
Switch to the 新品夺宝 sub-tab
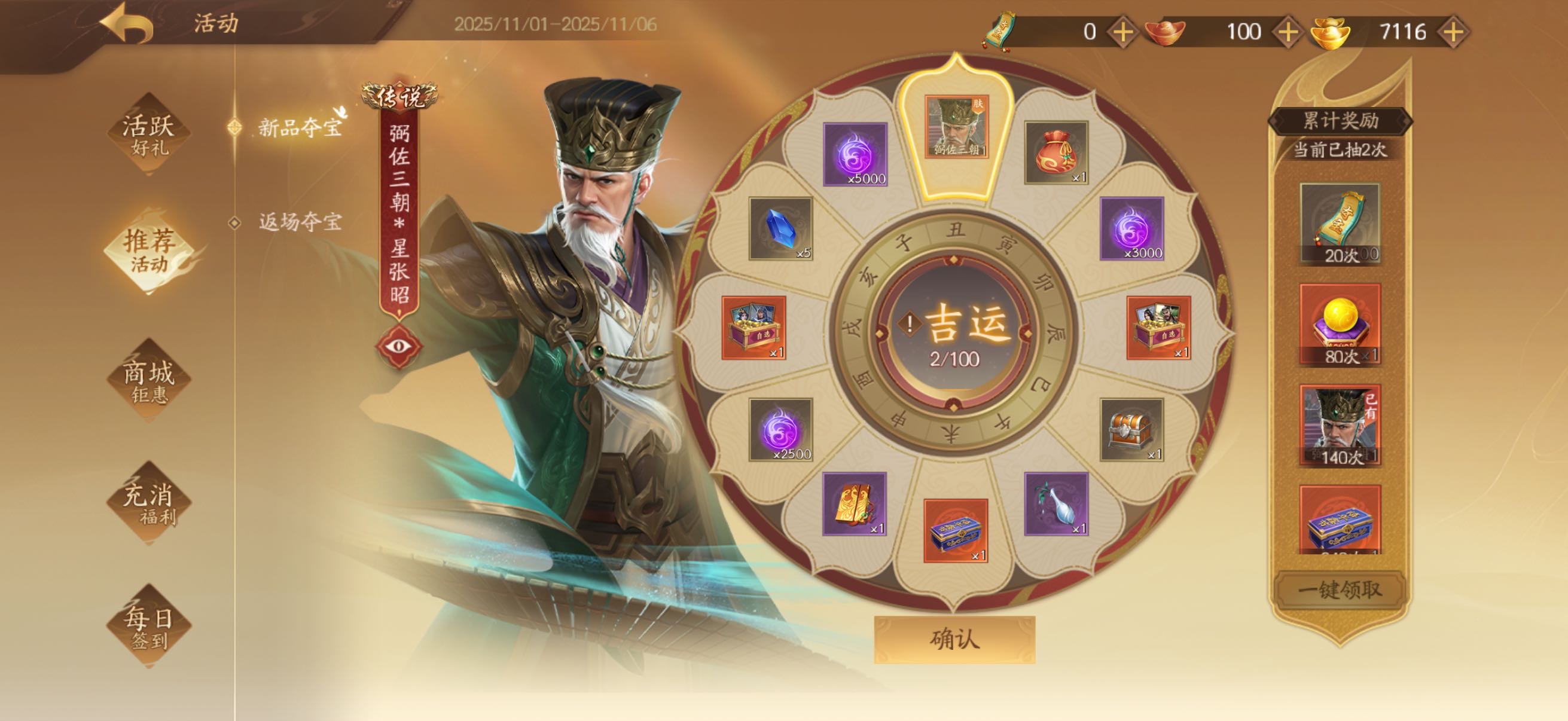click(x=299, y=127)
